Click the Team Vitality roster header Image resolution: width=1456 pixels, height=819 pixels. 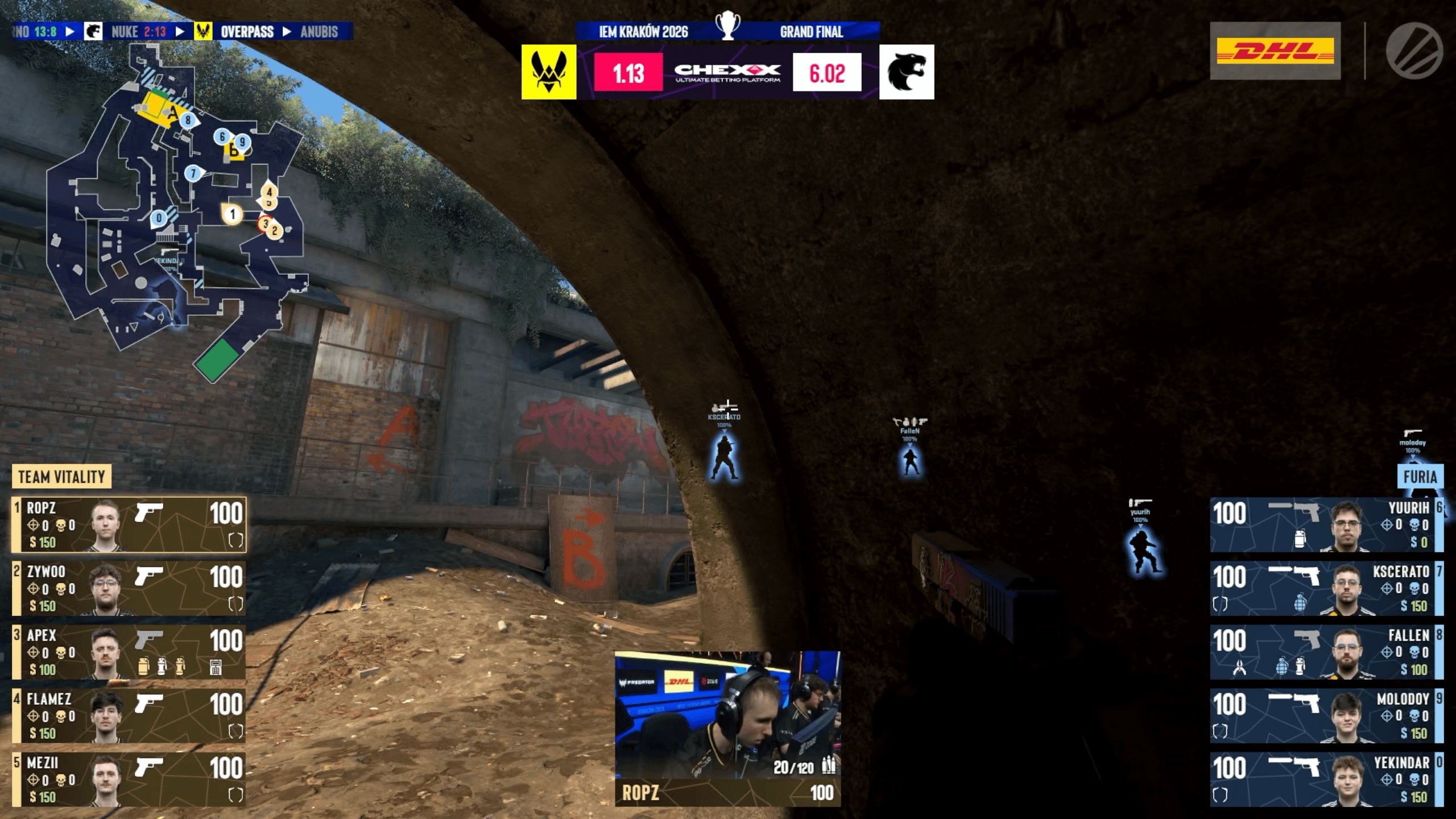coord(61,477)
